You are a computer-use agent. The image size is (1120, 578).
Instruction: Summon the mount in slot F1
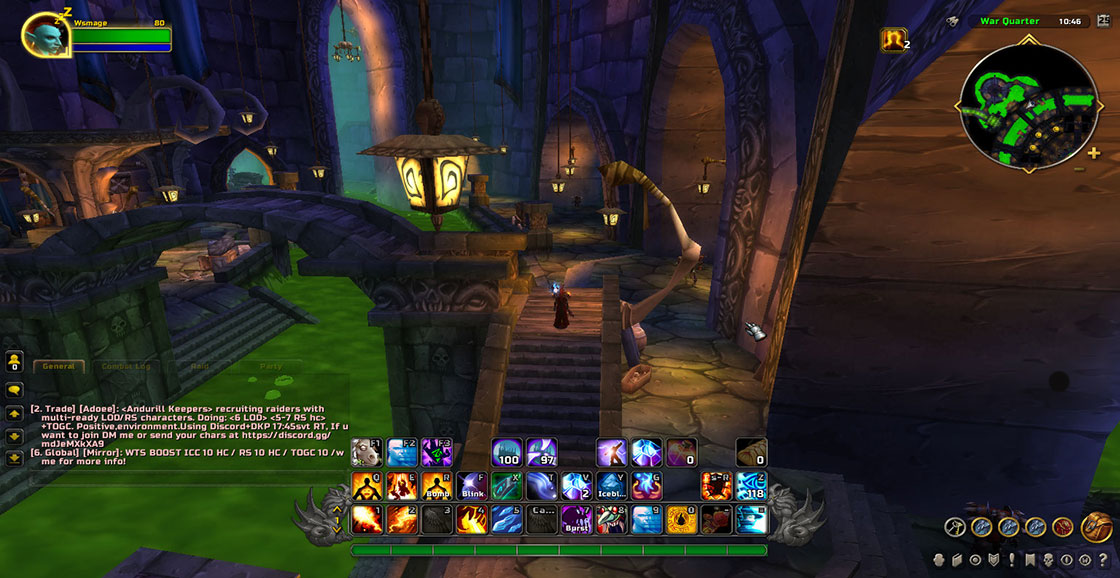[x=367, y=453]
